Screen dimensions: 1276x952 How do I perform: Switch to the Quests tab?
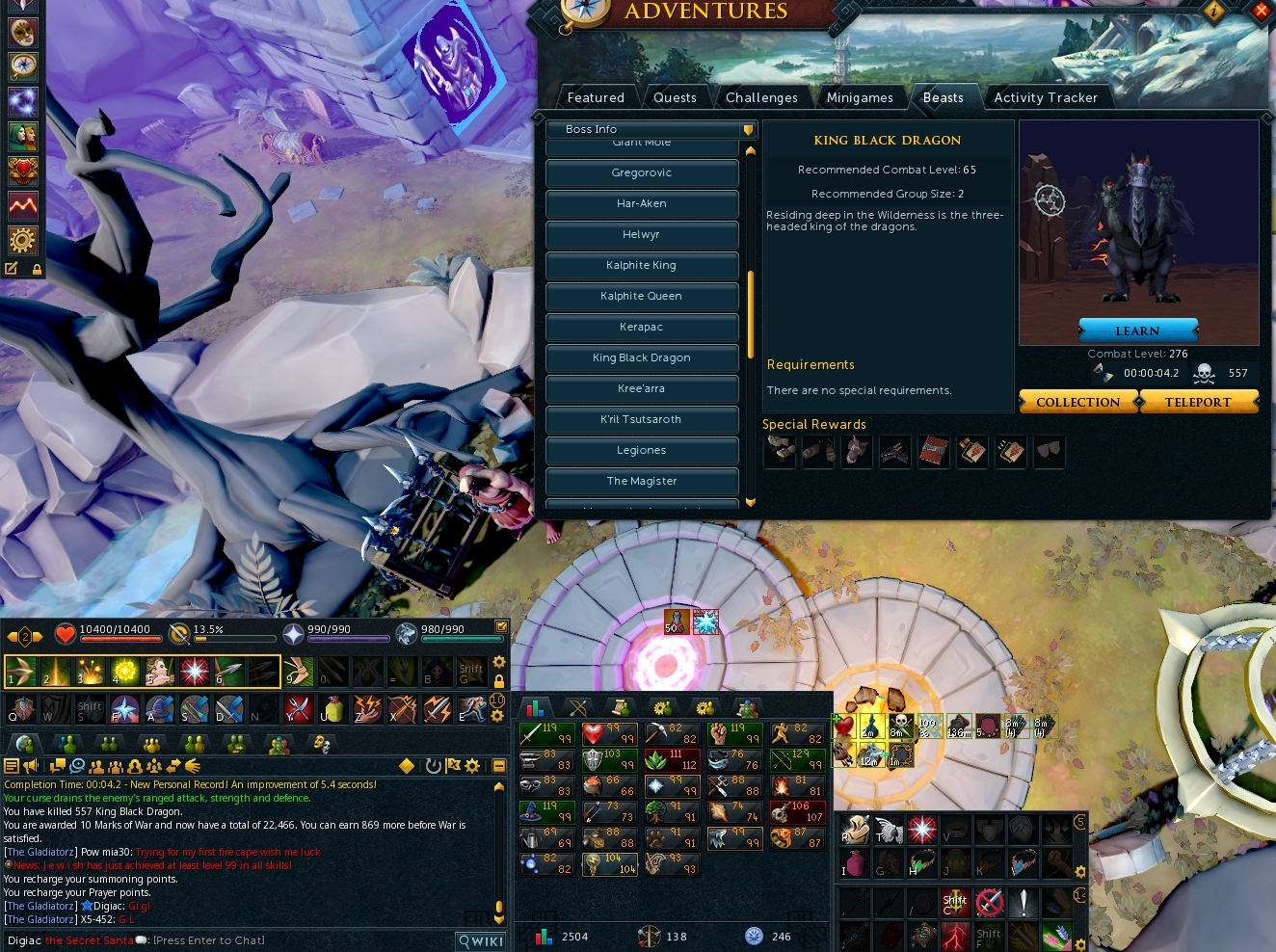coord(675,97)
